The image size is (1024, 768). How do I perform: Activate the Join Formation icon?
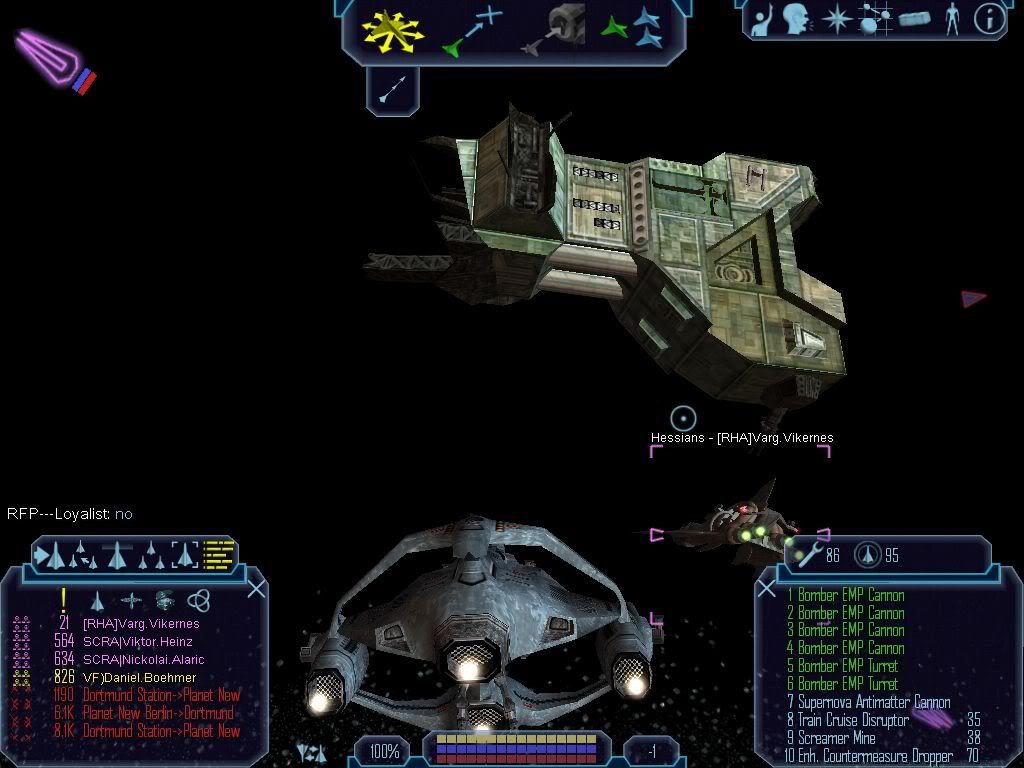point(631,30)
